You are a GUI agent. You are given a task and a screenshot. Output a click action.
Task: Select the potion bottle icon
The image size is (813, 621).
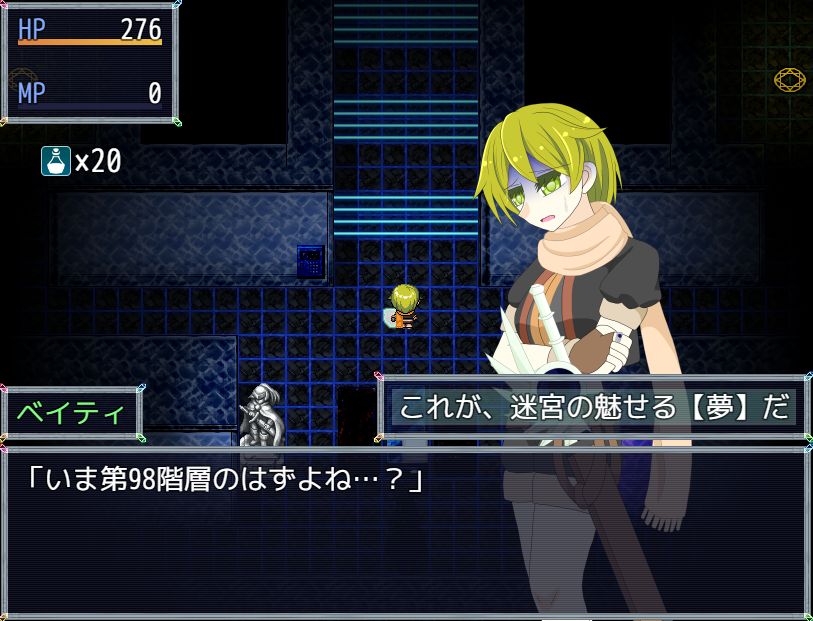(55, 160)
